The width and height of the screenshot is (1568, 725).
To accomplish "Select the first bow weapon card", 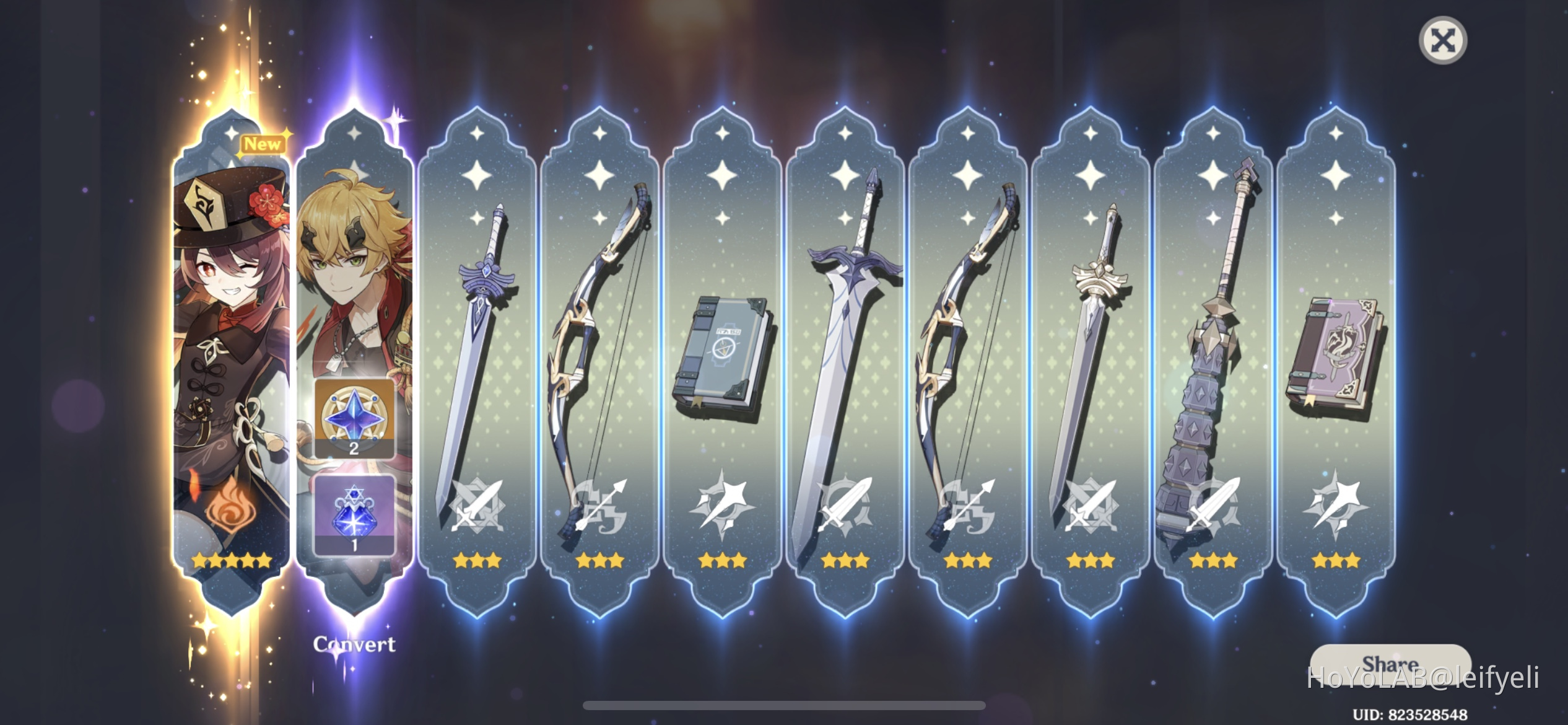I will tap(598, 347).
